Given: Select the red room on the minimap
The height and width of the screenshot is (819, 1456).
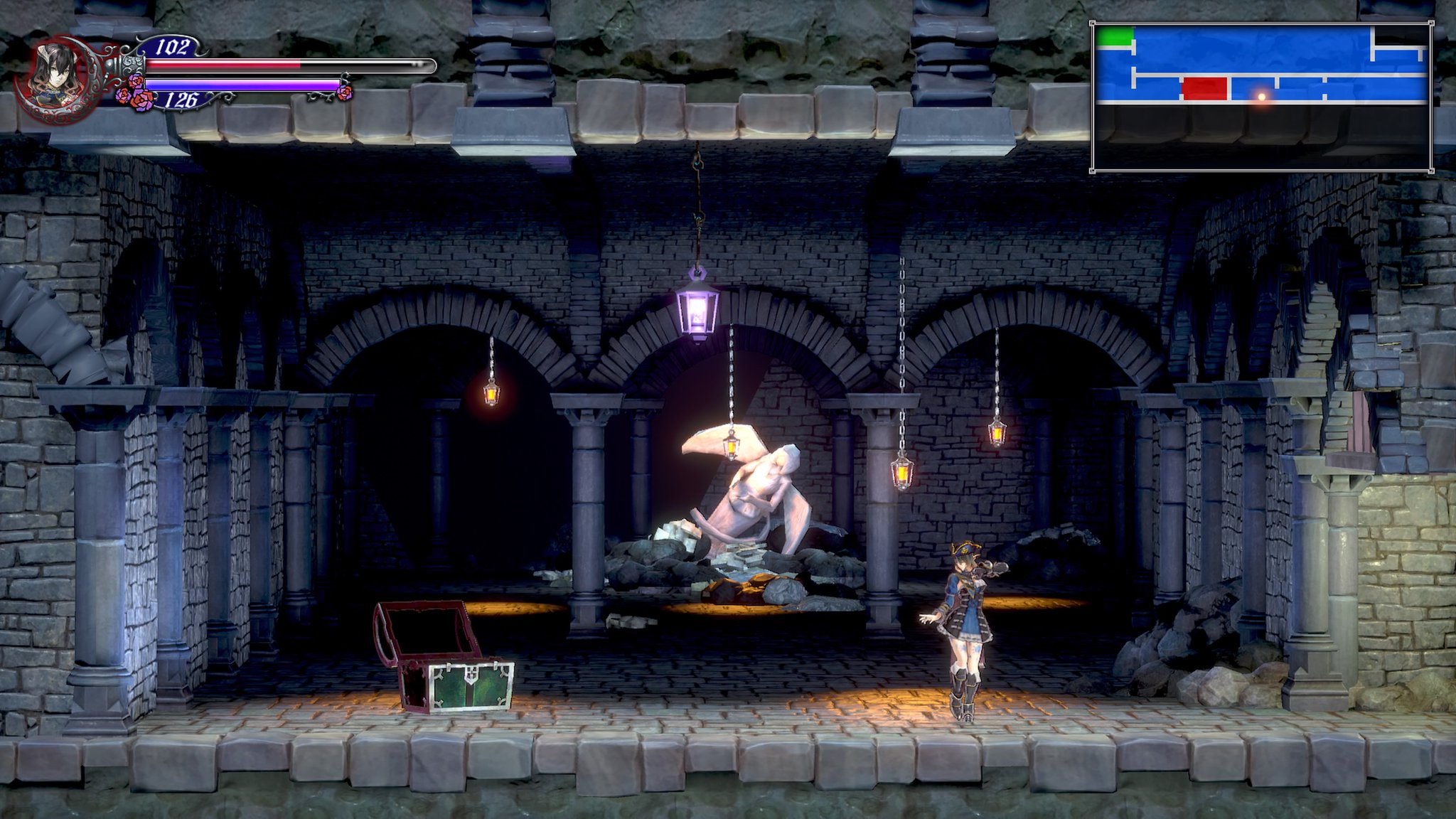Looking at the screenshot, I should [1204, 89].
